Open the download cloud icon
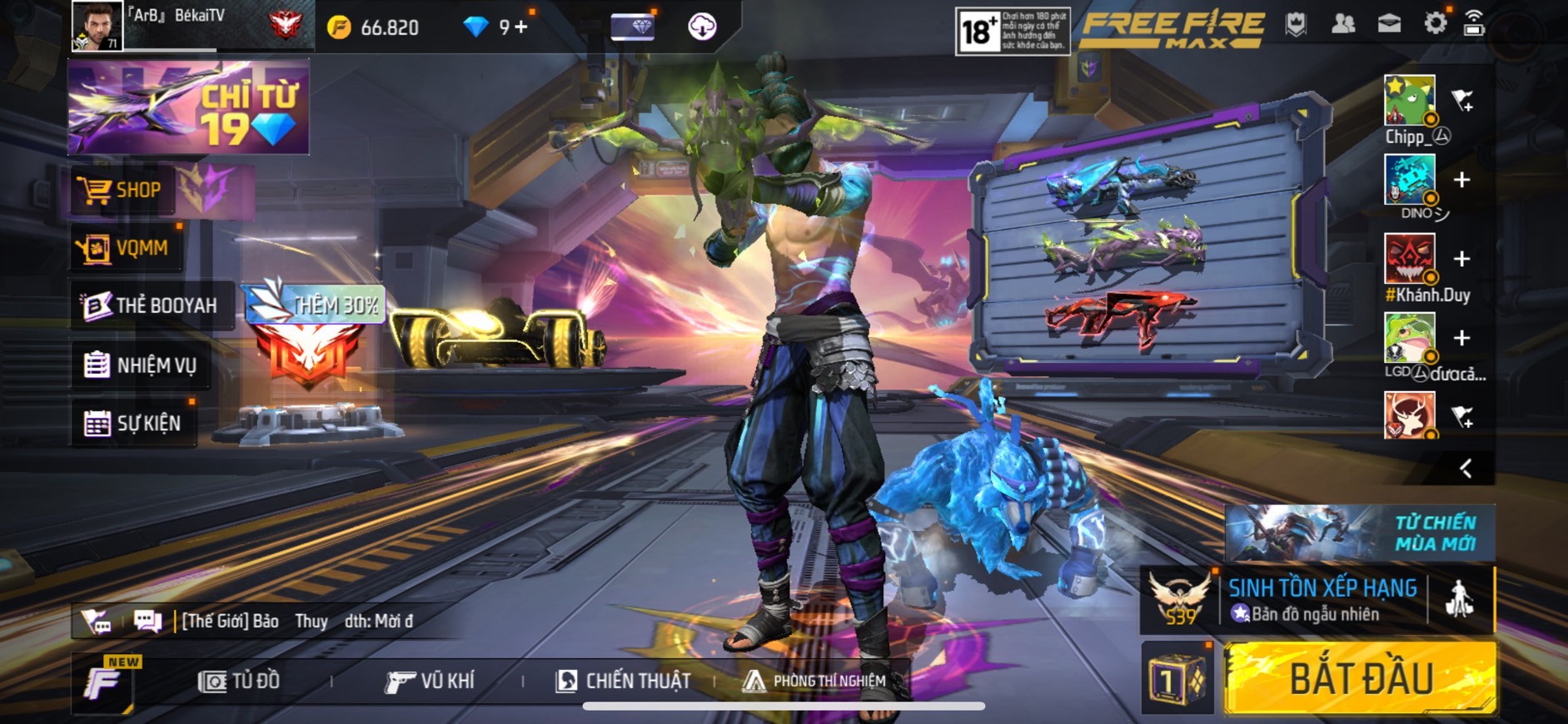The image size is (1568, 724). [x=702, y=27]
